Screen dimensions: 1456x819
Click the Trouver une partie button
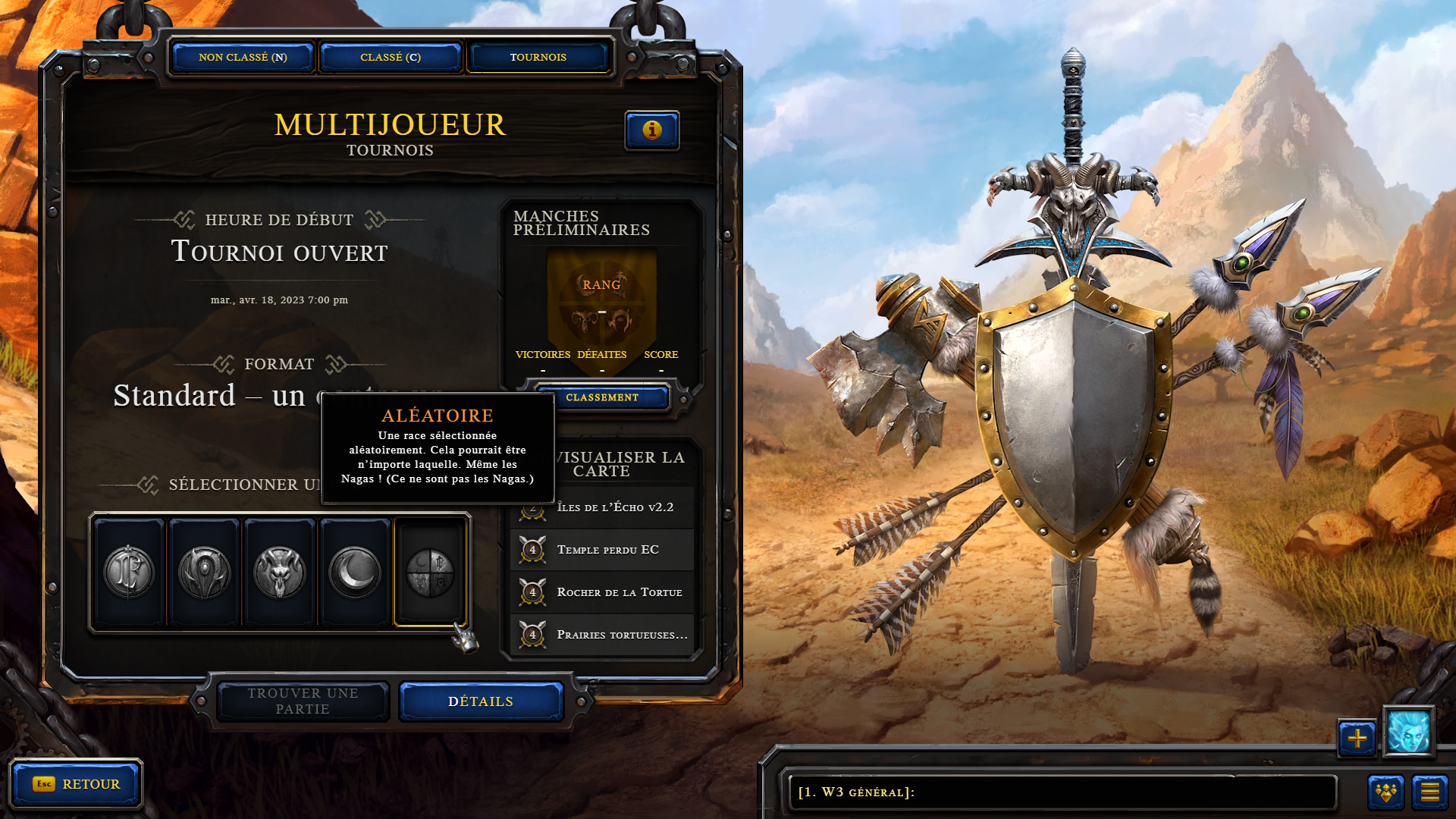303,701
